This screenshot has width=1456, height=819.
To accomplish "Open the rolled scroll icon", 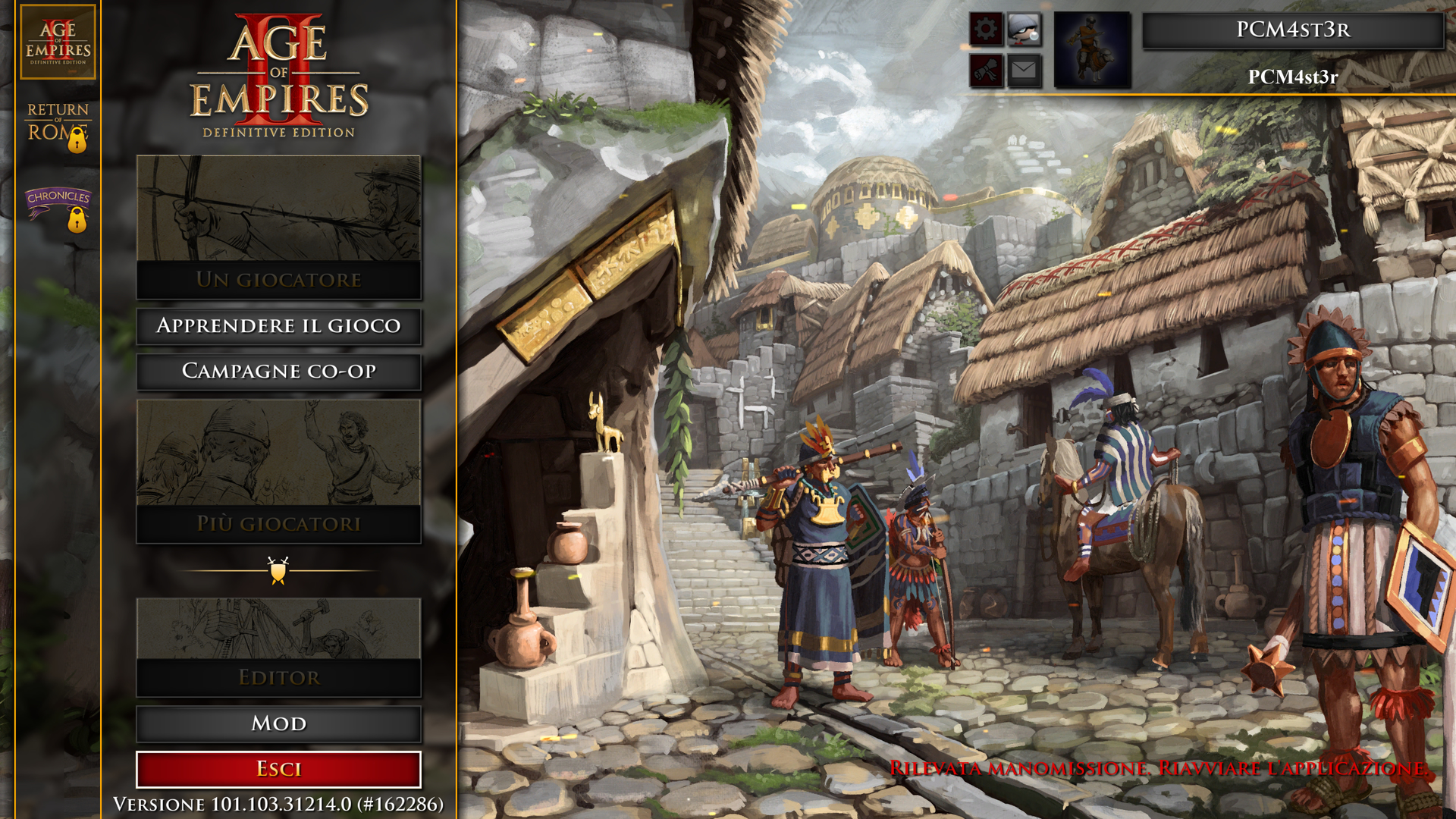I will tap(986, 71).
